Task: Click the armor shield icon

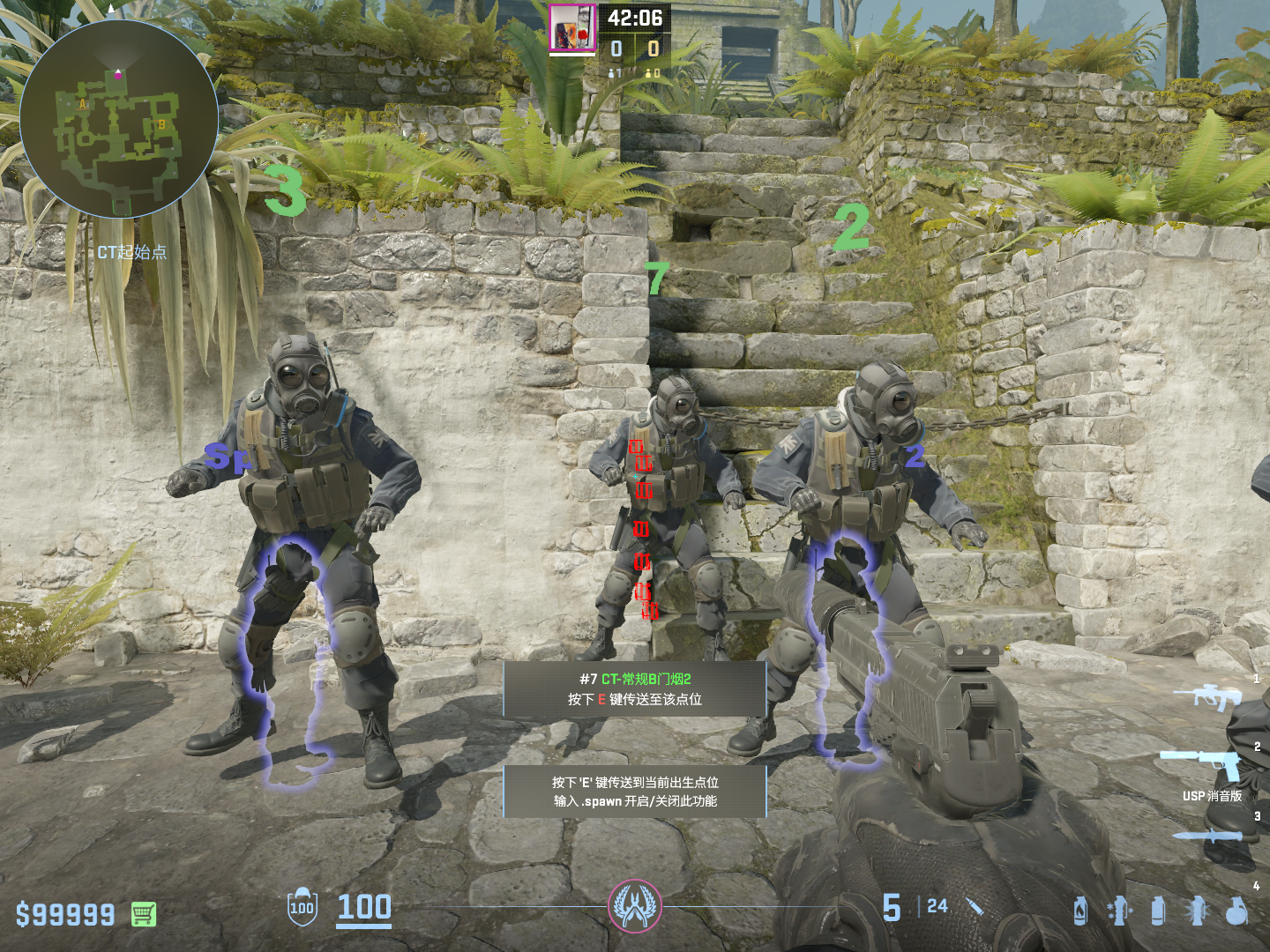Action: [x=302, y=907]
